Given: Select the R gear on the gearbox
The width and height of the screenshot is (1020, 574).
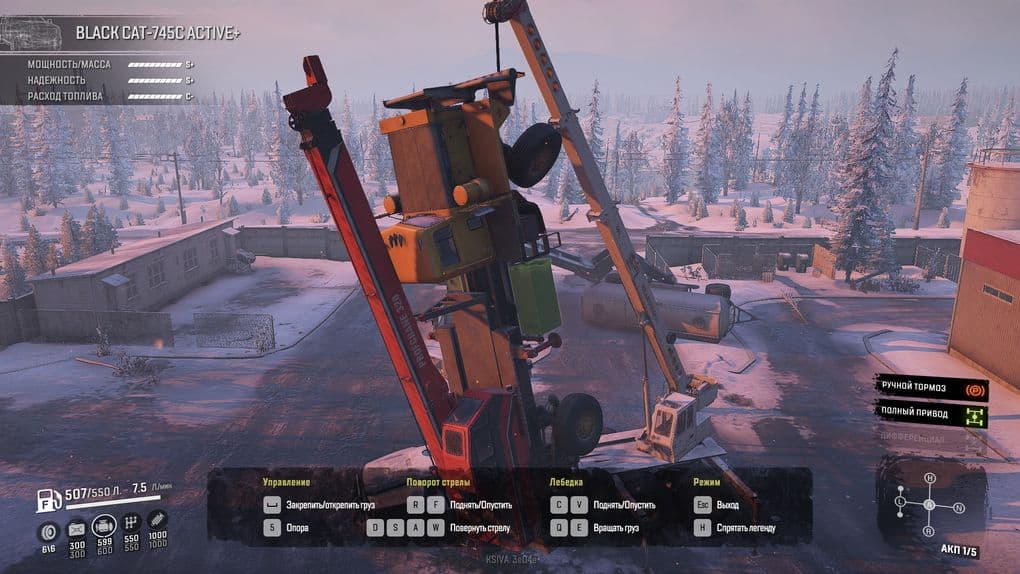Looking at the screenshot, I should 930,530.
